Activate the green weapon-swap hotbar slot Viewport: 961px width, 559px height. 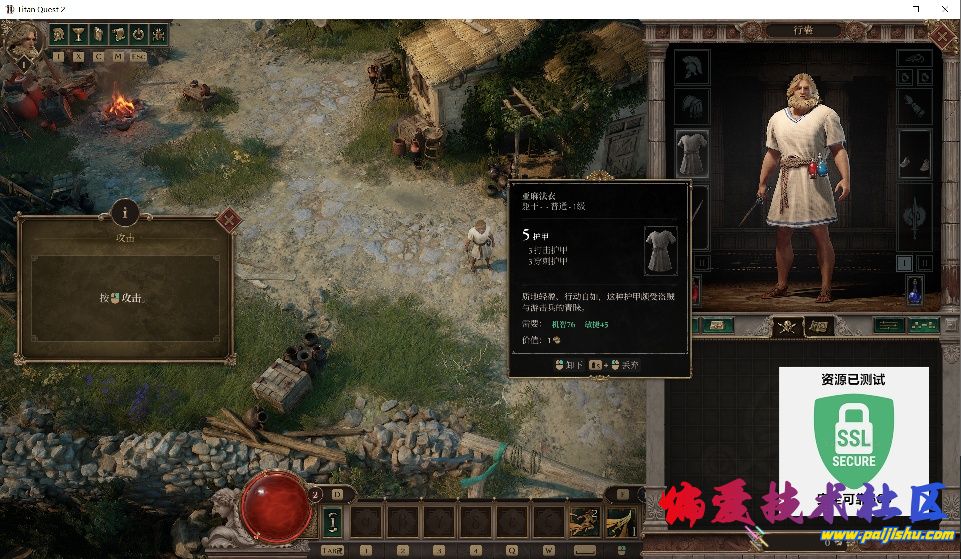point(333,521)
